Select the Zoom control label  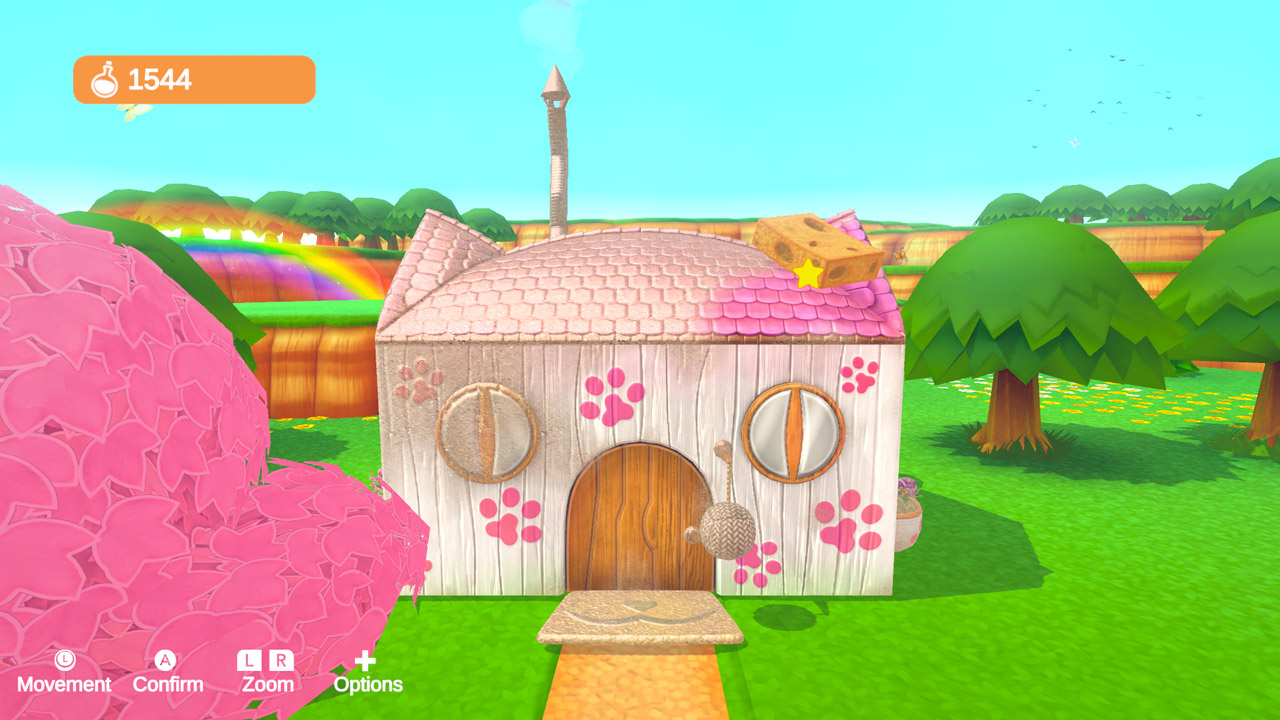266,685
